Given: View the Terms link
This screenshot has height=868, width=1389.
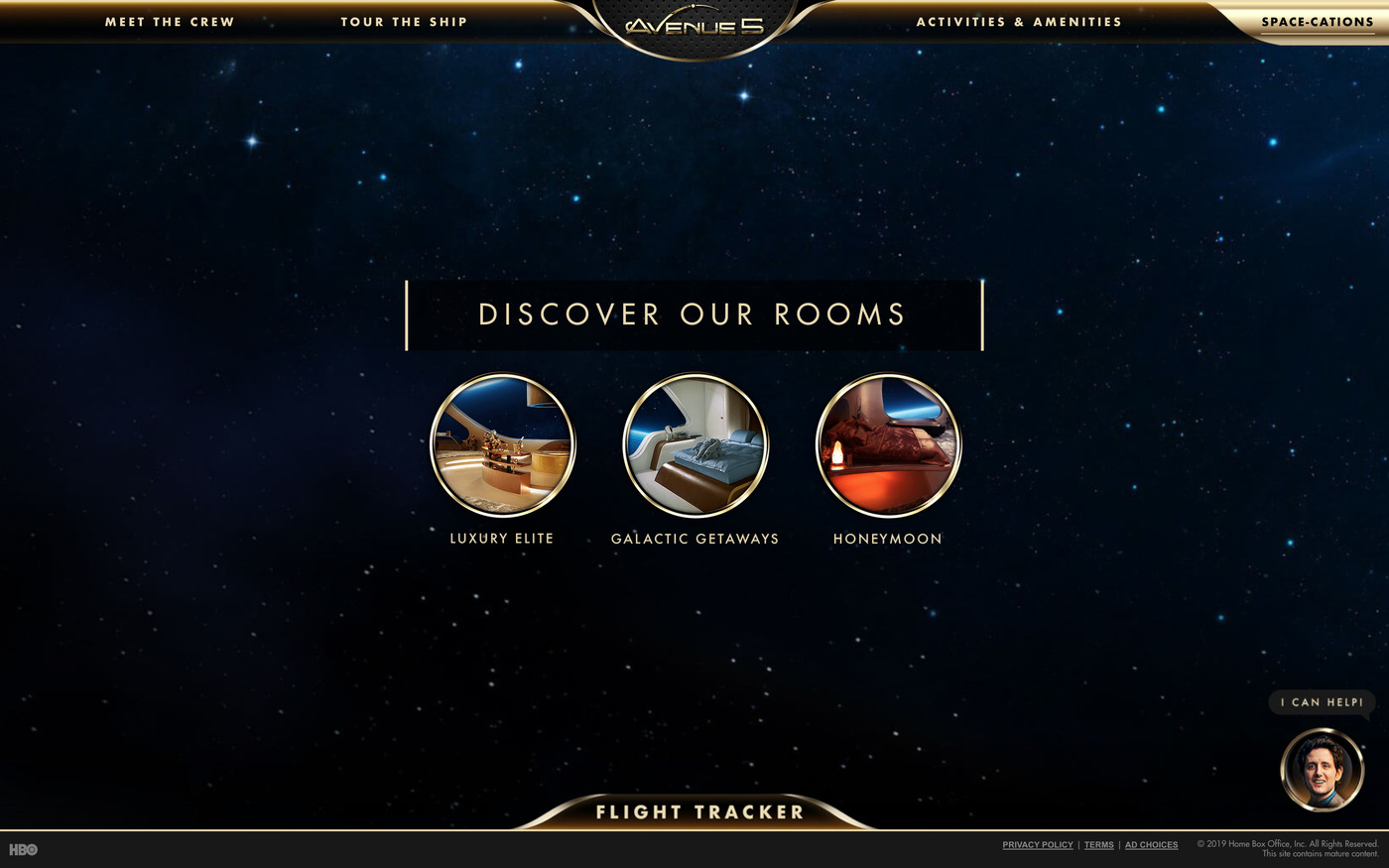Looking at the screenshot, I should point(1098,845).
